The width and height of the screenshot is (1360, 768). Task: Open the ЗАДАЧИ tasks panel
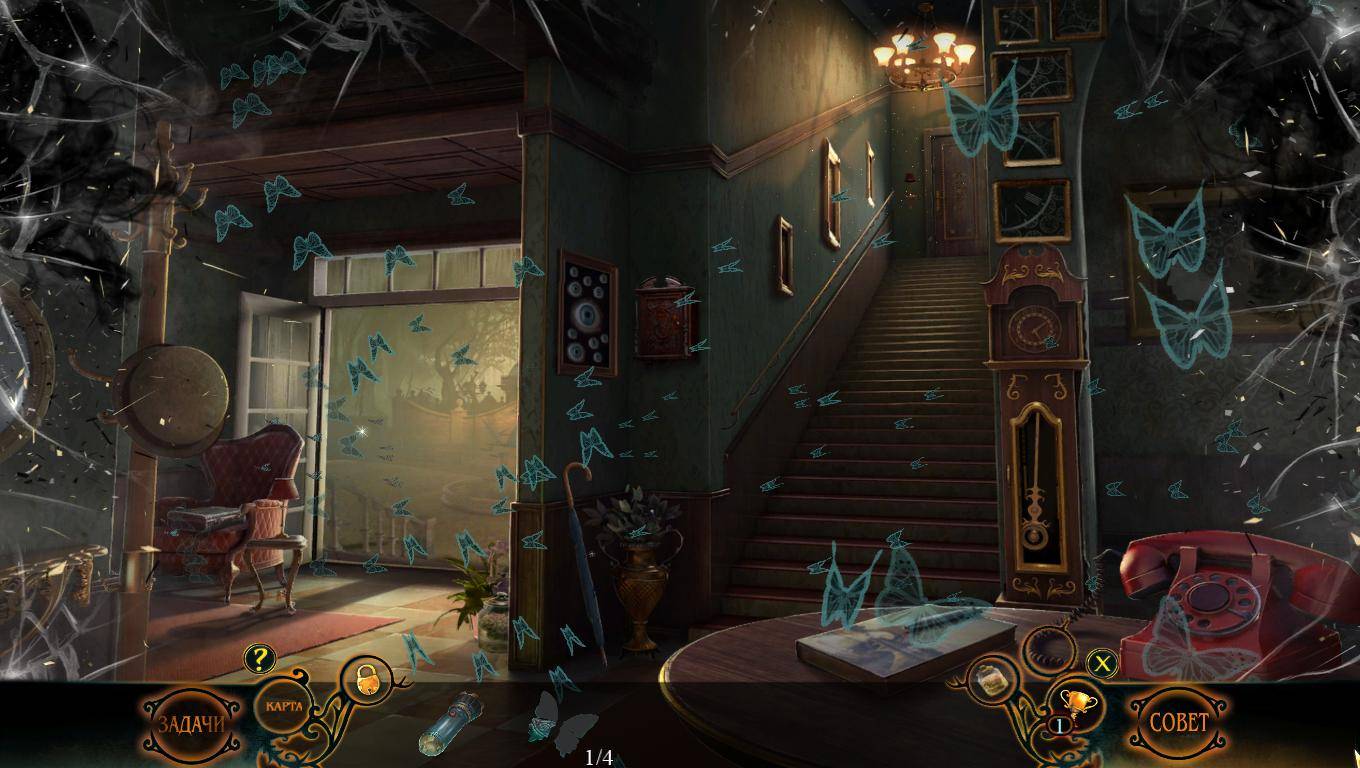[x=191, y=723]
